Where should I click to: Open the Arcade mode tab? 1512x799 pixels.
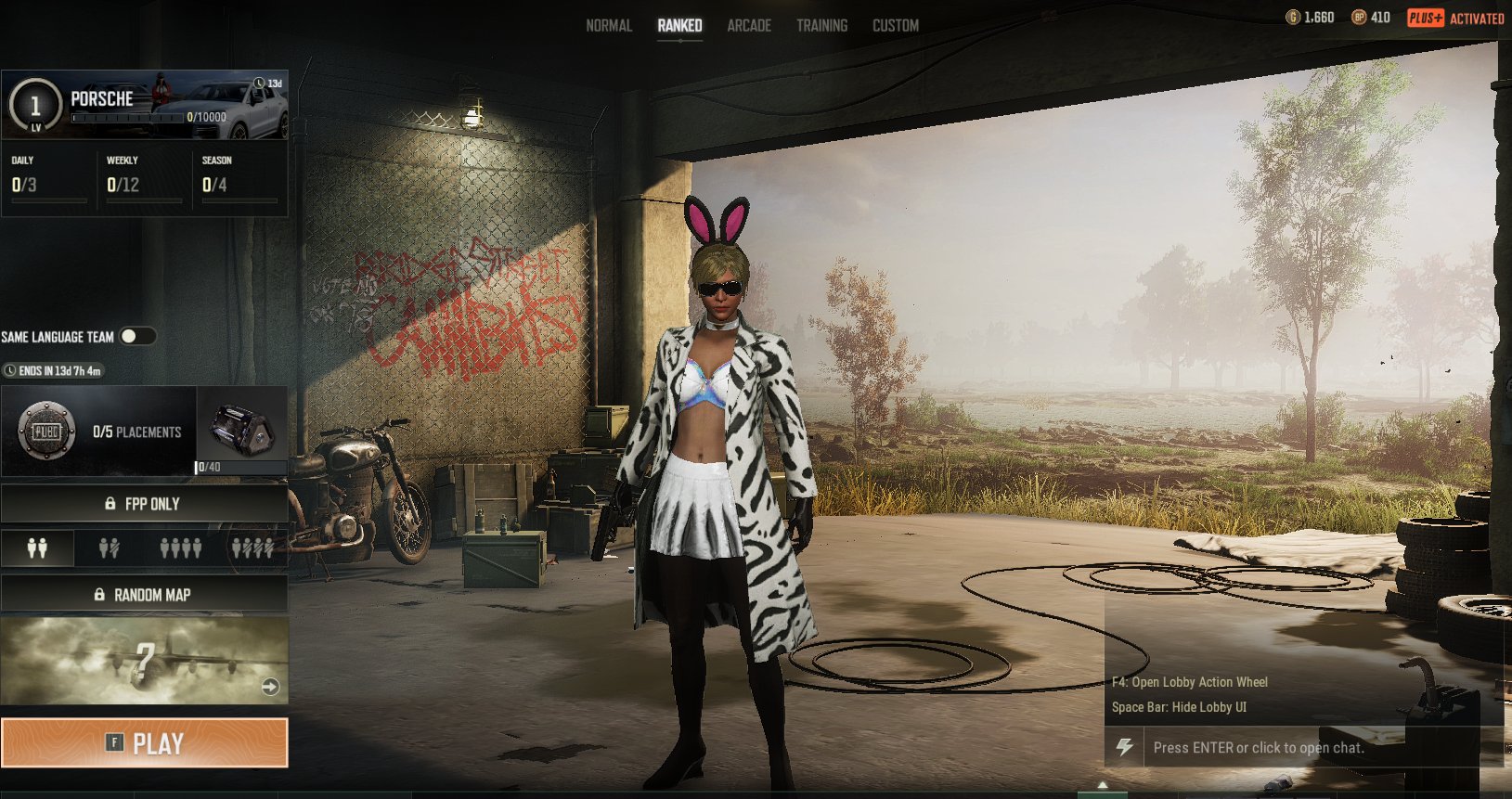749,26
